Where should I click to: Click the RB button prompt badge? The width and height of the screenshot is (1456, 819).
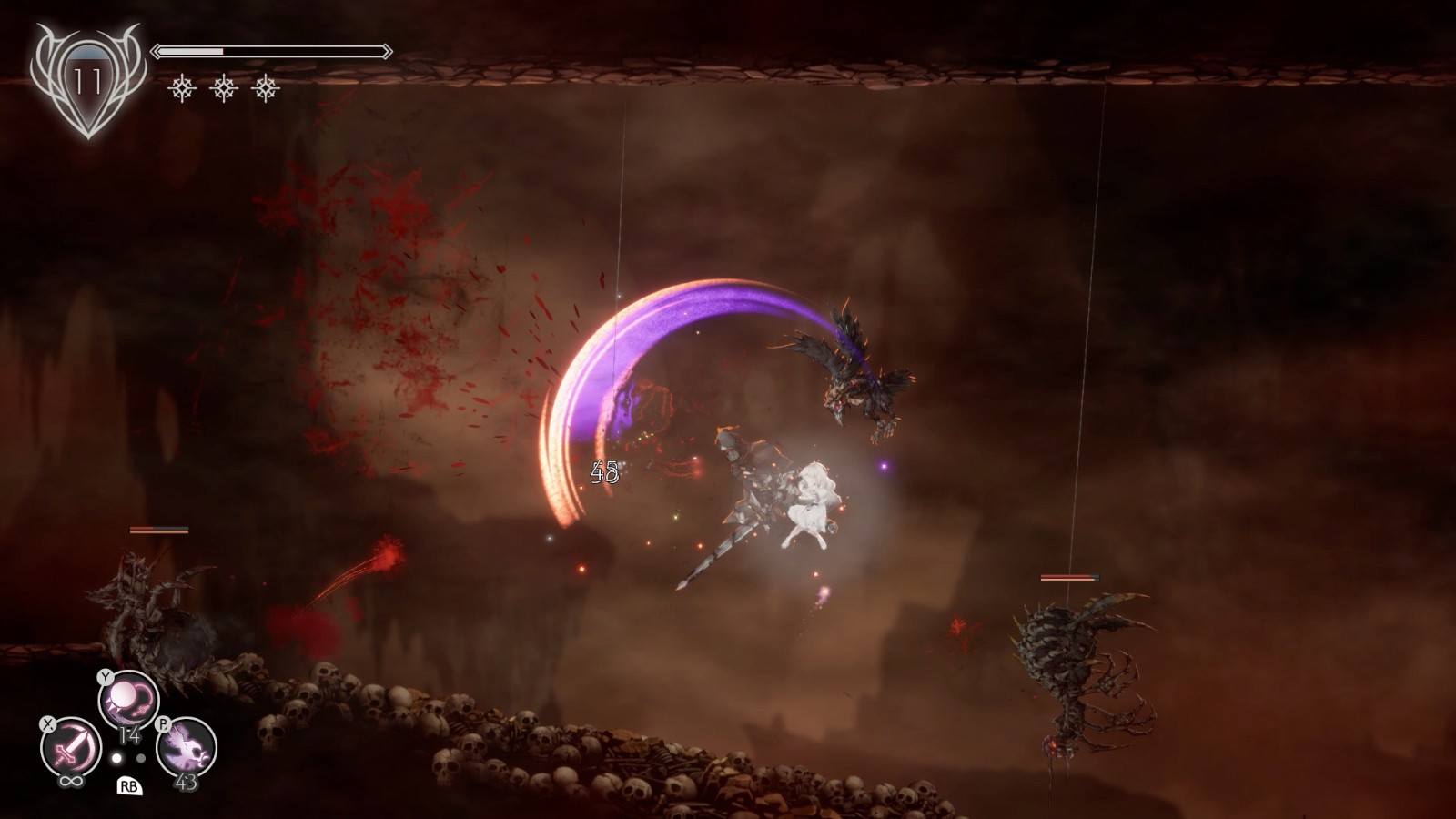point(129,787)
